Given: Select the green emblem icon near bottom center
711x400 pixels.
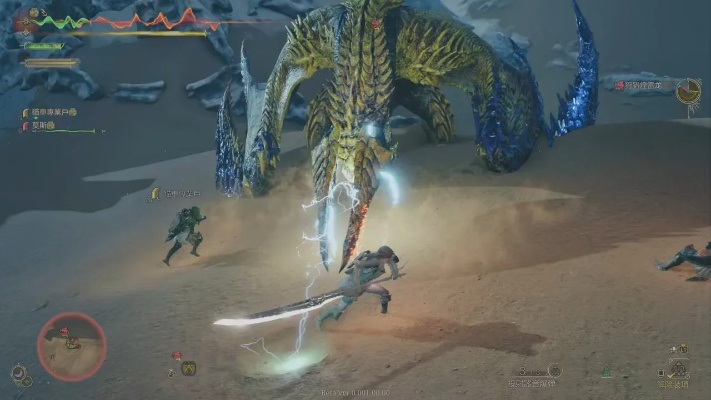Looking at the screenshot, I should (606, 372).
